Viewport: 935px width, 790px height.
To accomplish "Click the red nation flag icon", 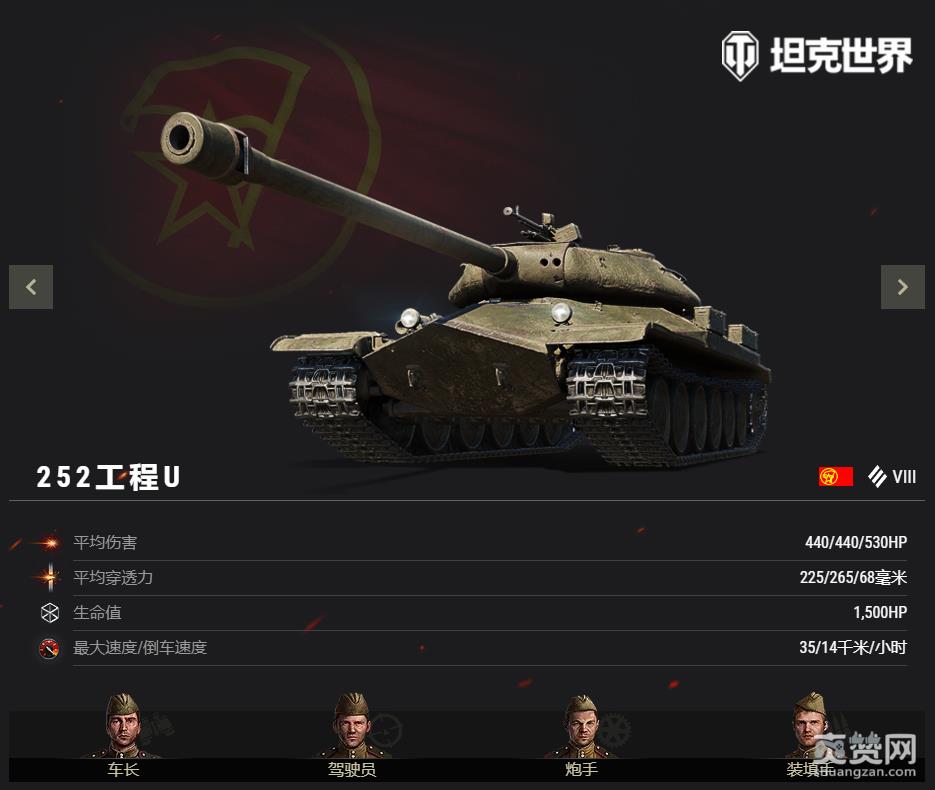I will 835,477.
